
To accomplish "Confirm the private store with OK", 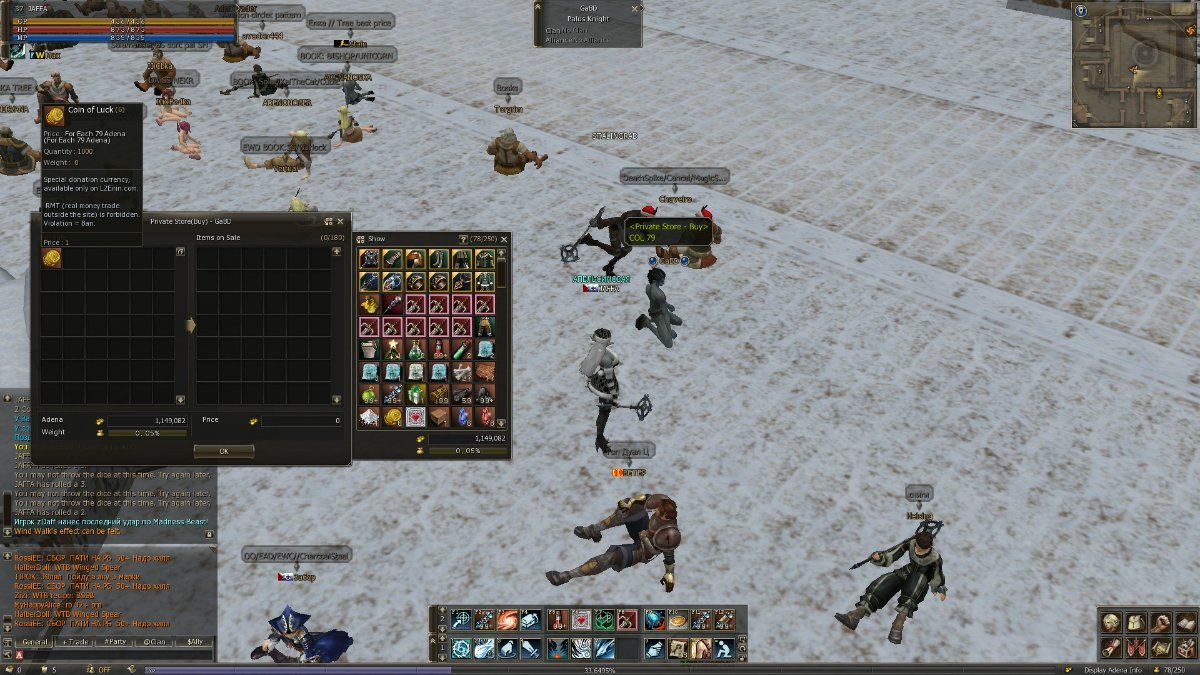I will [223, 451].
